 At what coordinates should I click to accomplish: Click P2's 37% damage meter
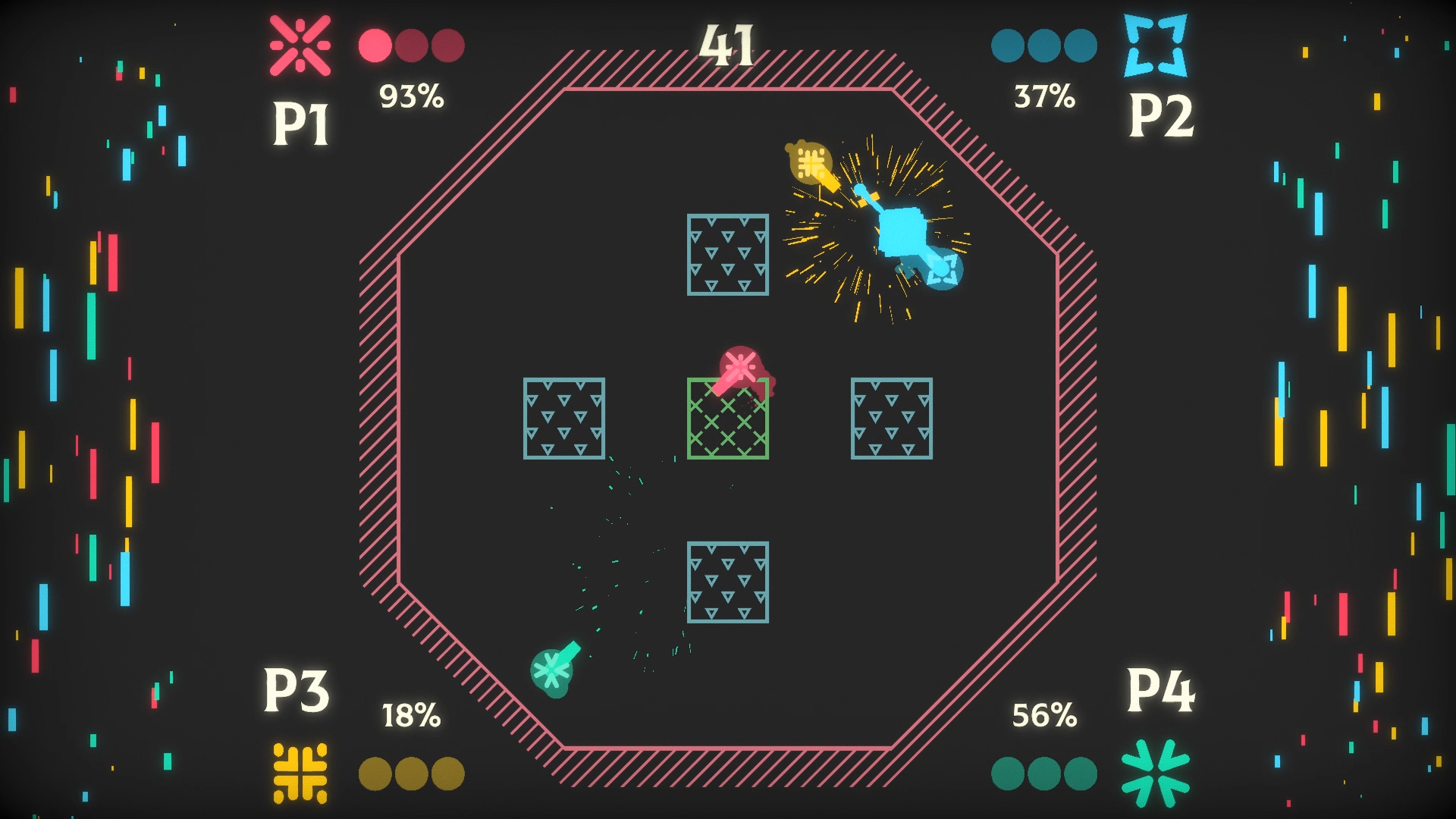click(1045, 96)
